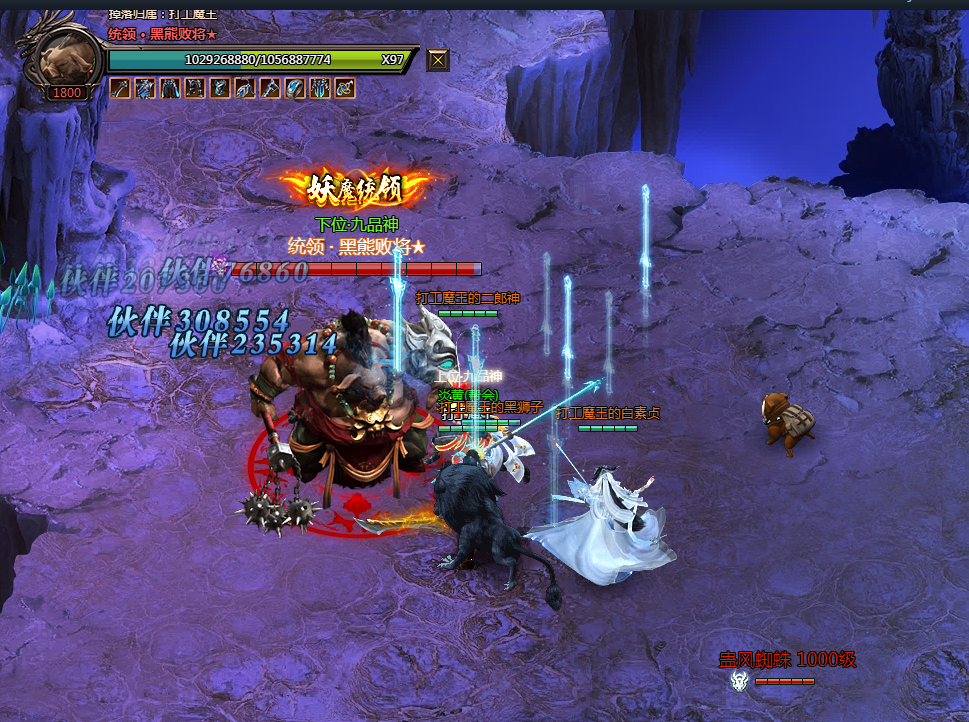Close the boss target frame
The image size is (969, 722).
click(x=438, y=60)
